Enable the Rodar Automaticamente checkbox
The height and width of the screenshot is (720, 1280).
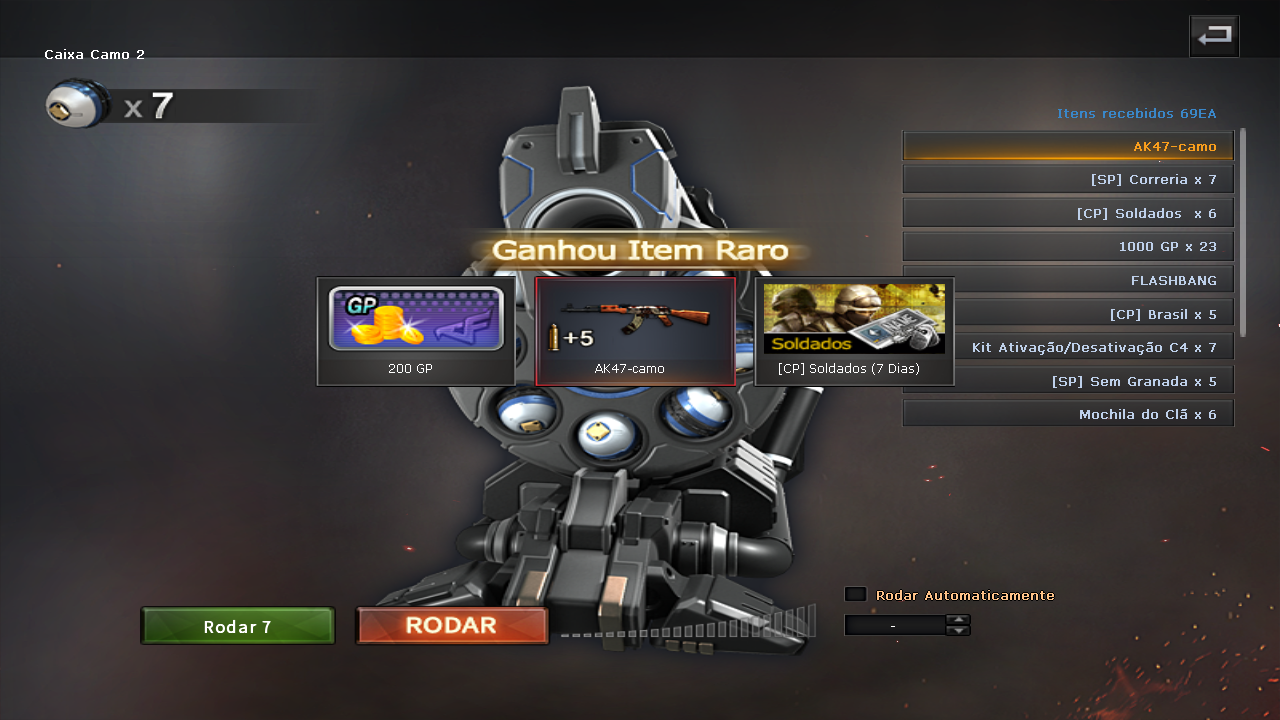pos(855,594)
